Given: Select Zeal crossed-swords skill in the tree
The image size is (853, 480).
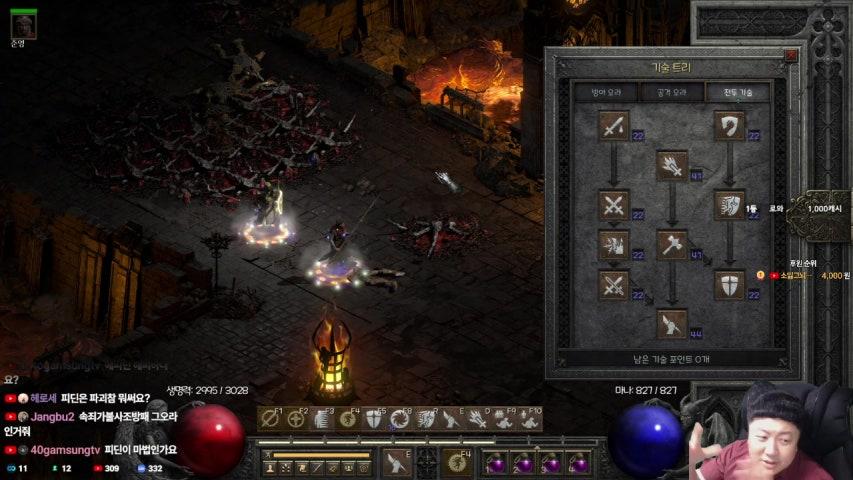Looking at the screenshot, I should [613, 205].
